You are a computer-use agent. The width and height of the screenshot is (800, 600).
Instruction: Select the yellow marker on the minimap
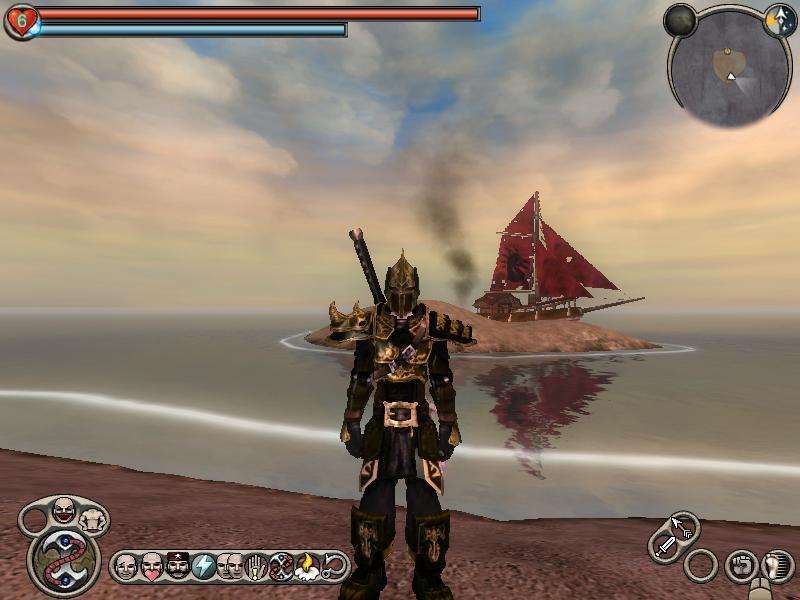point(725,50)
